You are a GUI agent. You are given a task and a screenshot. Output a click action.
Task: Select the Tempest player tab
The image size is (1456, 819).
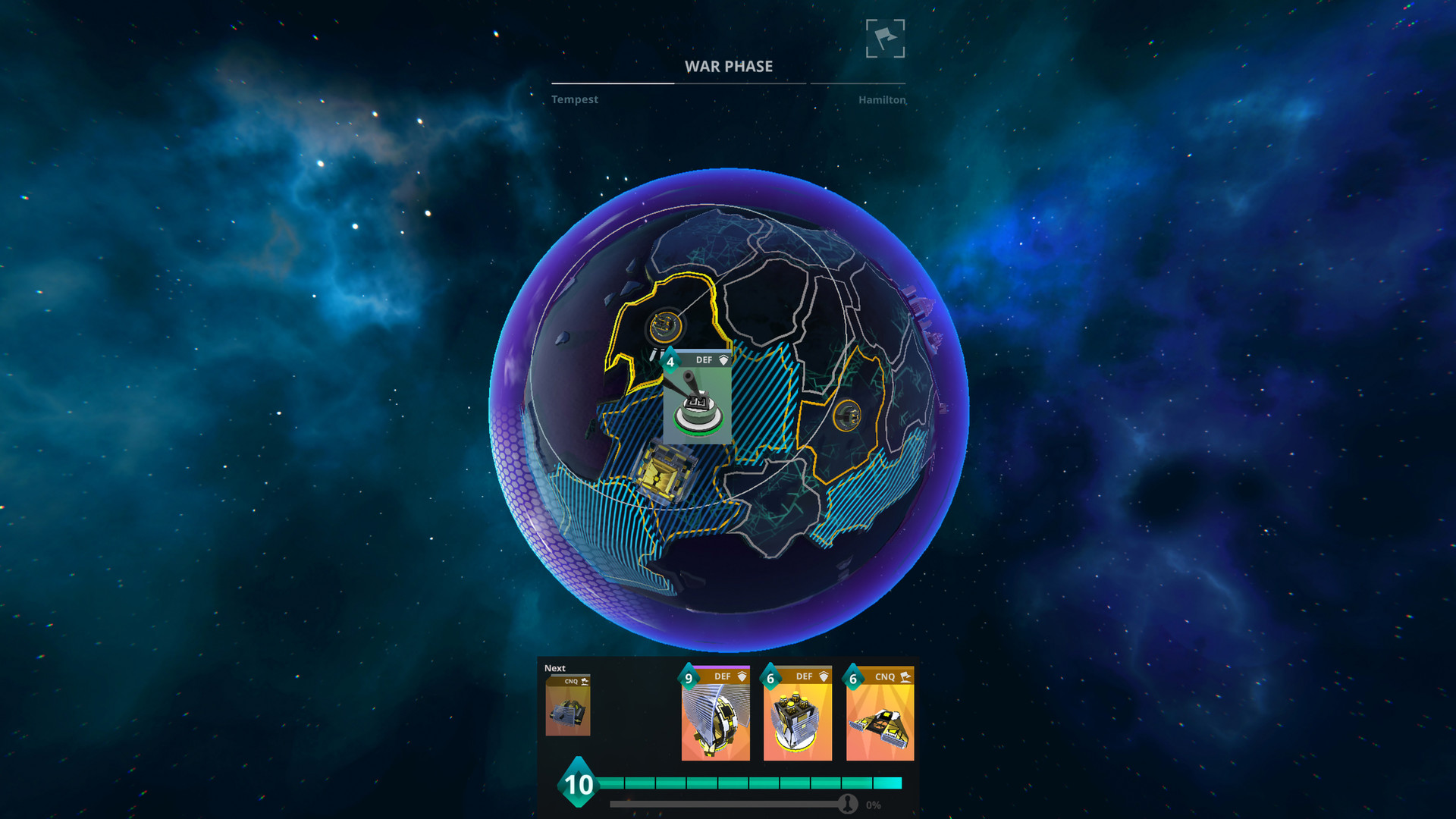[x=574, y=99]
